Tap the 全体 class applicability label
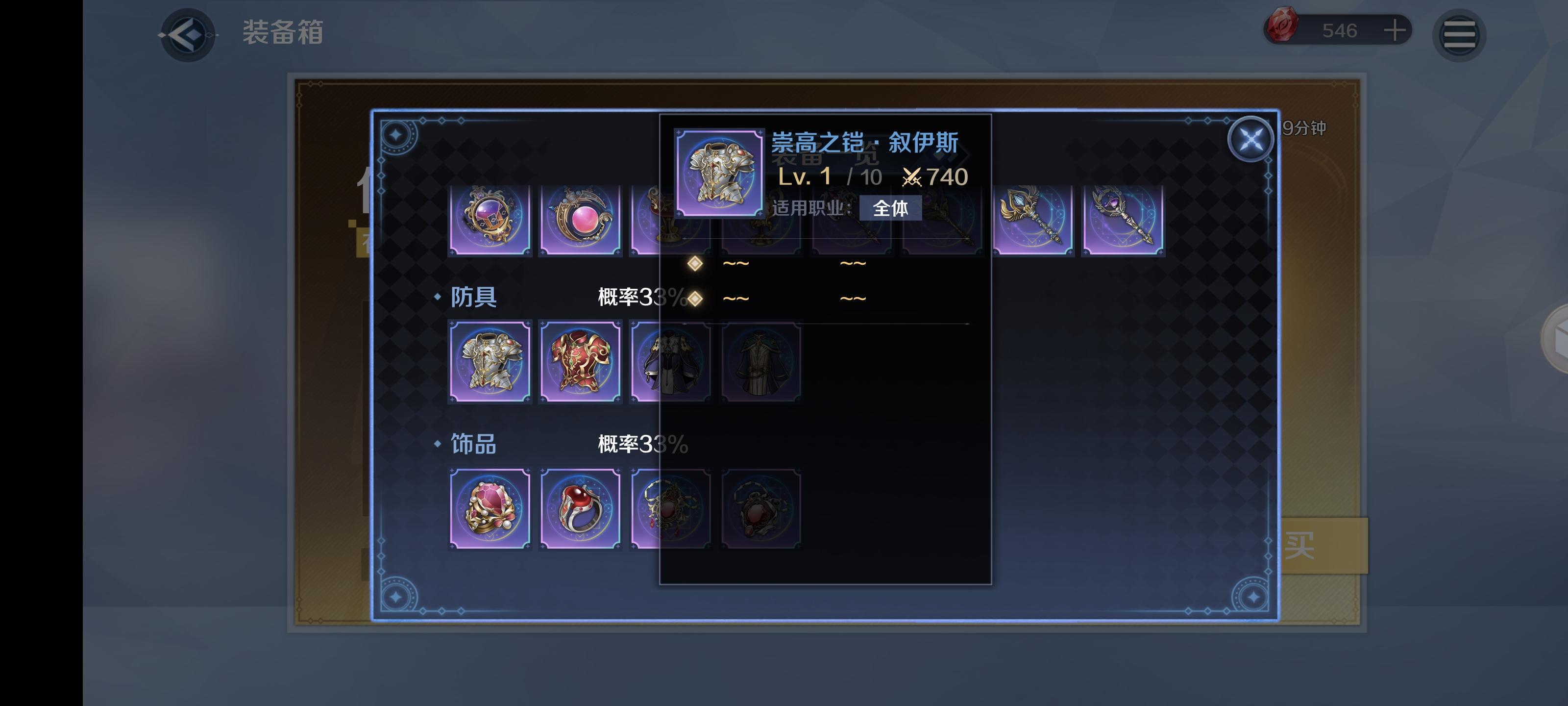This screenshot has width=1568, height=706. coord(890,208)
